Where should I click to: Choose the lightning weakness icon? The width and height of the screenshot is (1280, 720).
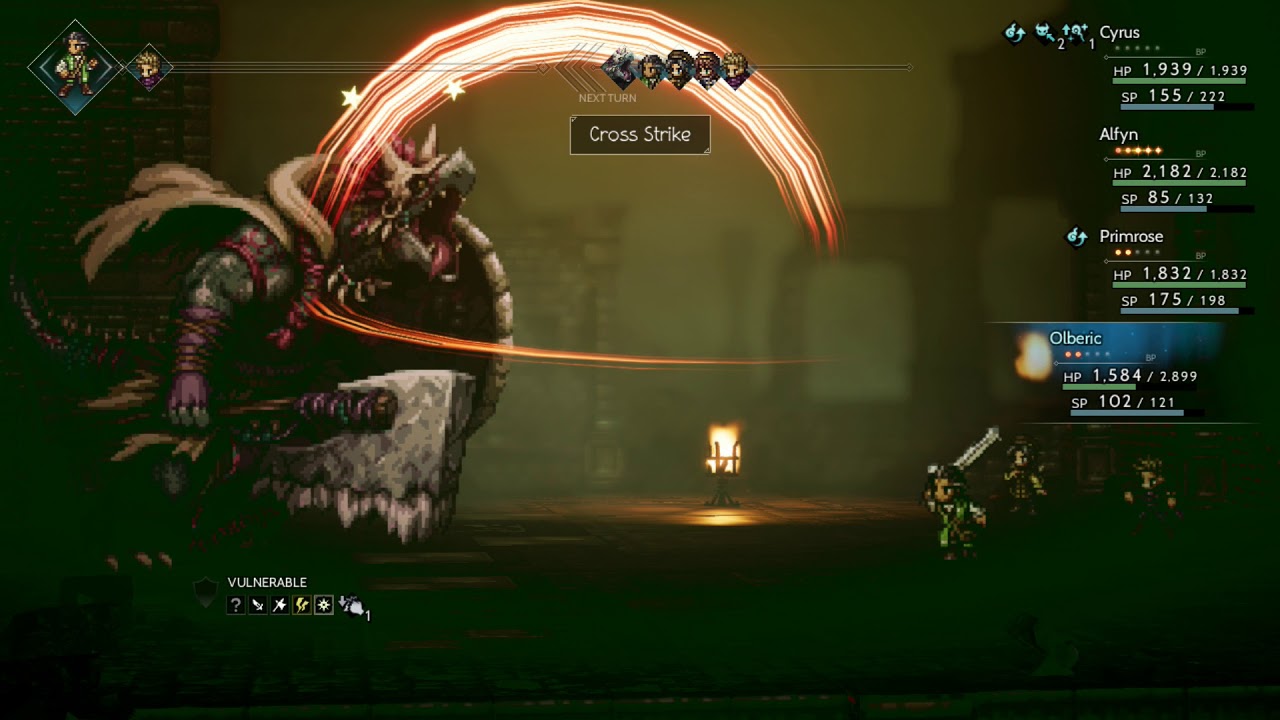tap(302, 605)
